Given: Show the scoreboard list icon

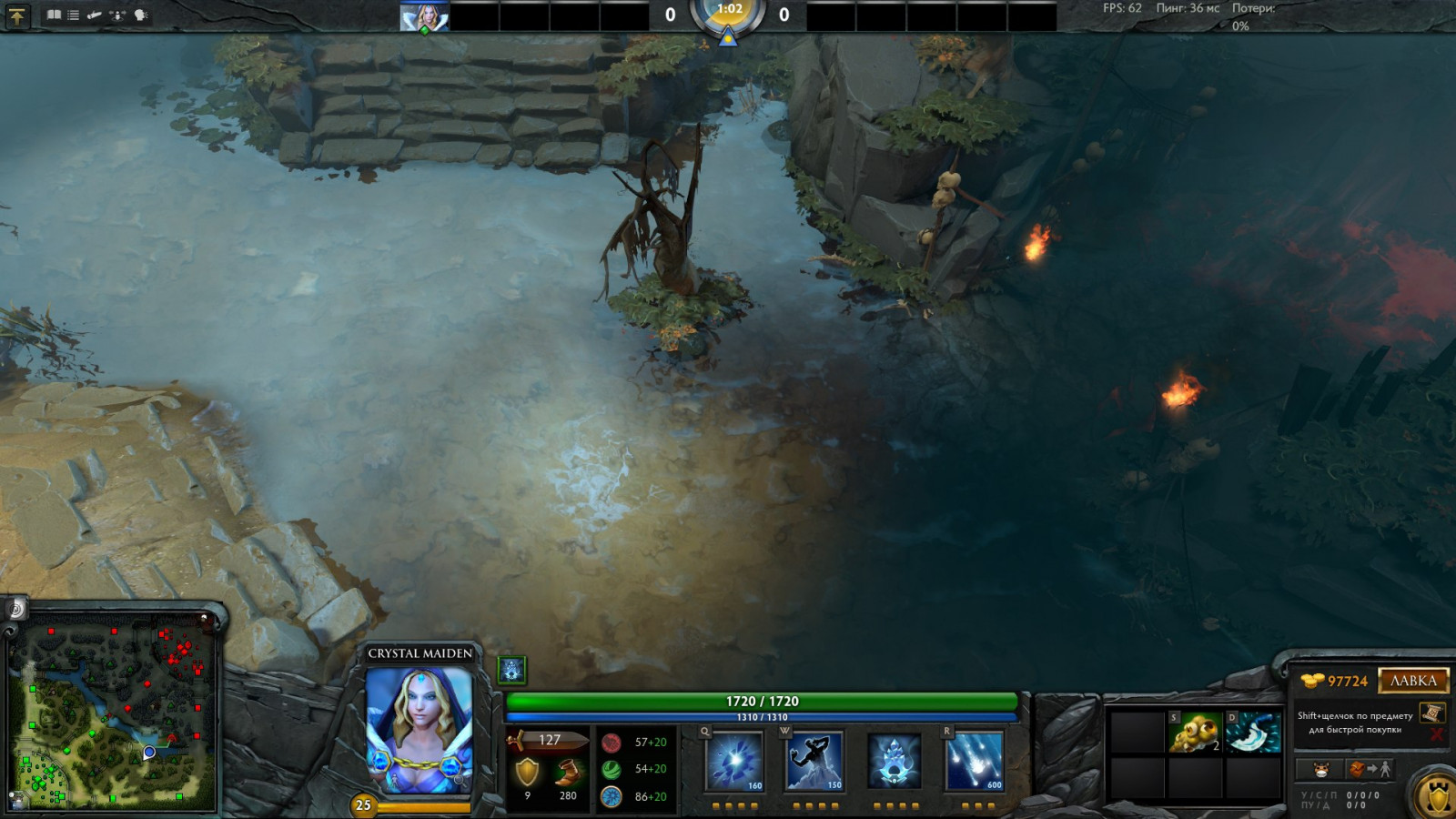Looking at the screenshot, I should click(74, 15).
